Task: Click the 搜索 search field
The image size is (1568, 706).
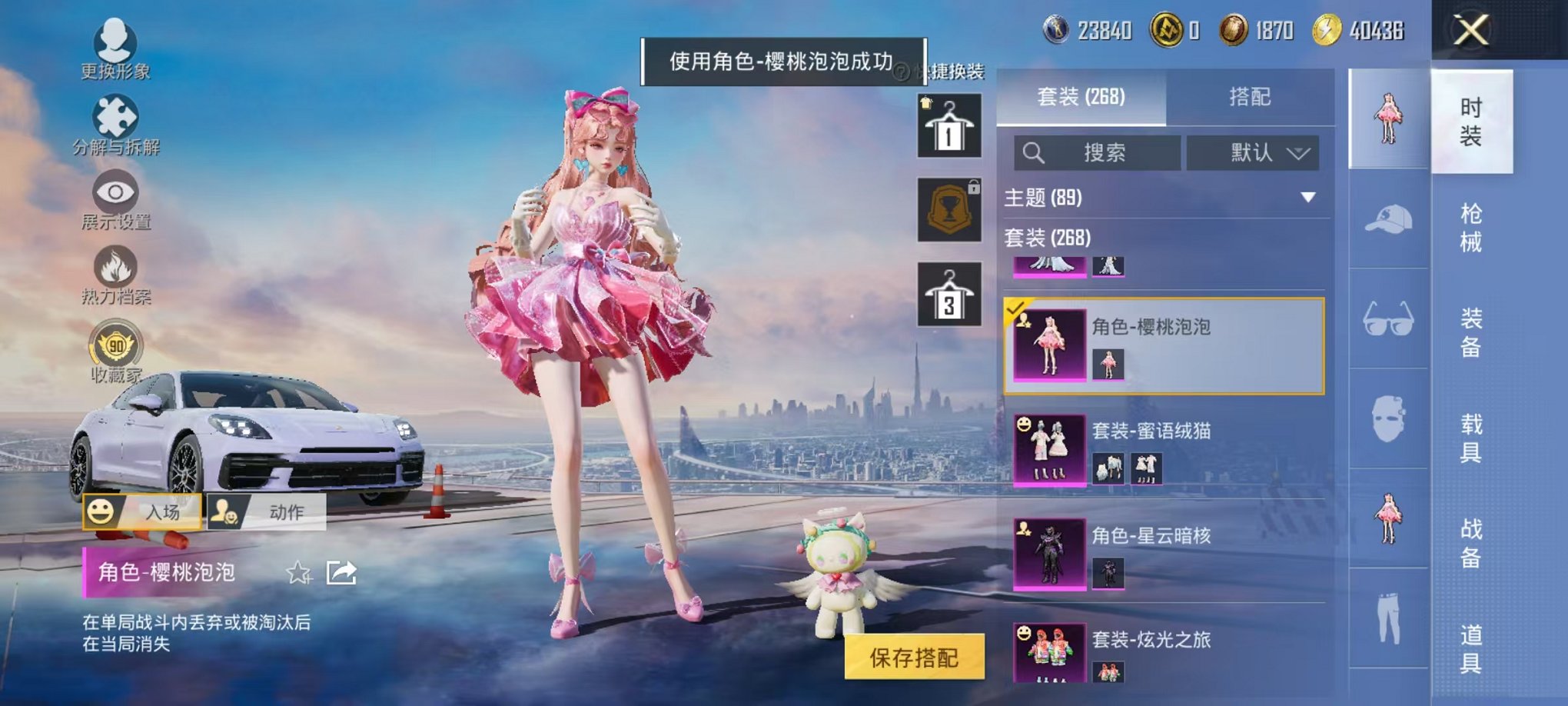Action: (1099, 152)
